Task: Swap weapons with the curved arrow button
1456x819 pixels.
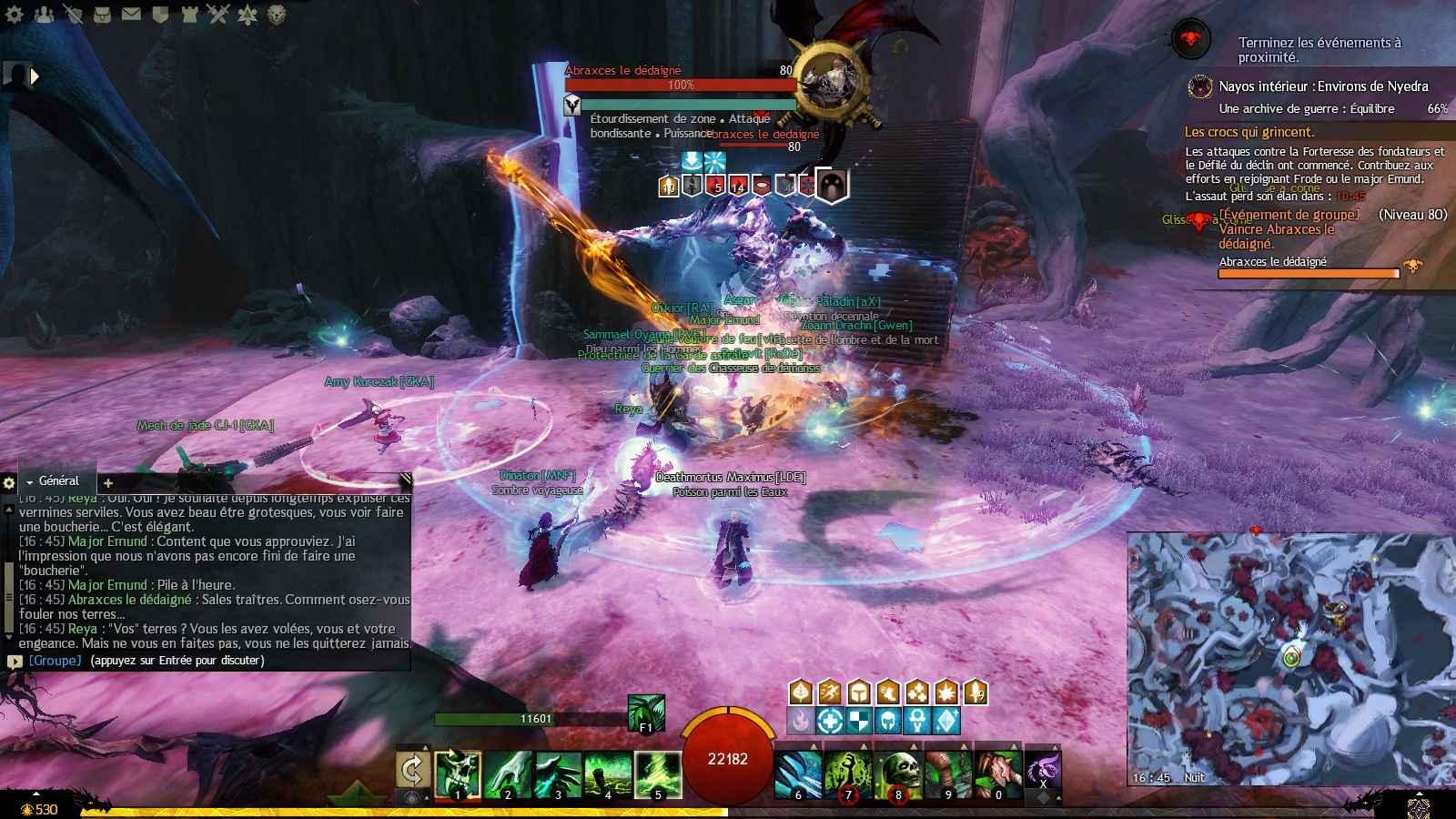Action: click(412, 772)
